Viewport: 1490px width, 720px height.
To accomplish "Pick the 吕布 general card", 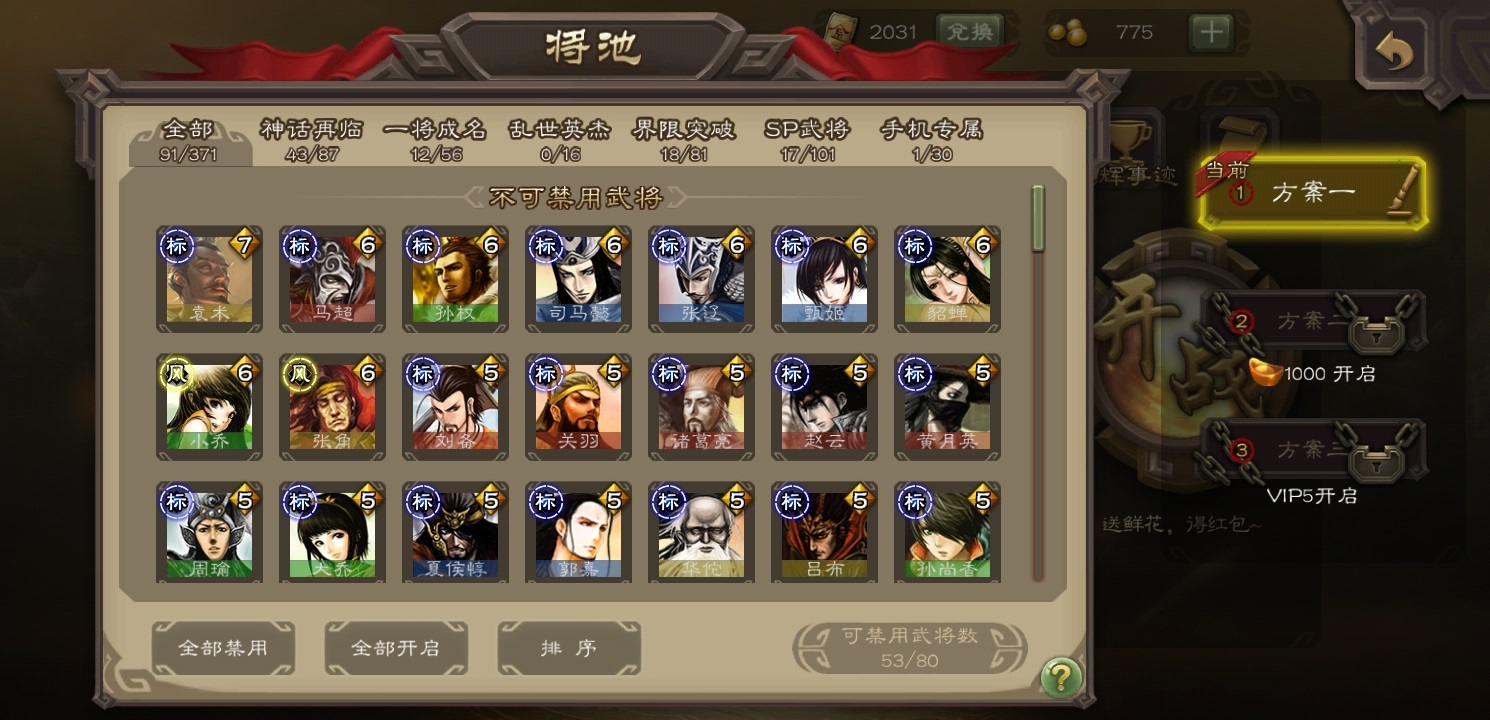I will (x=824, y=535).
